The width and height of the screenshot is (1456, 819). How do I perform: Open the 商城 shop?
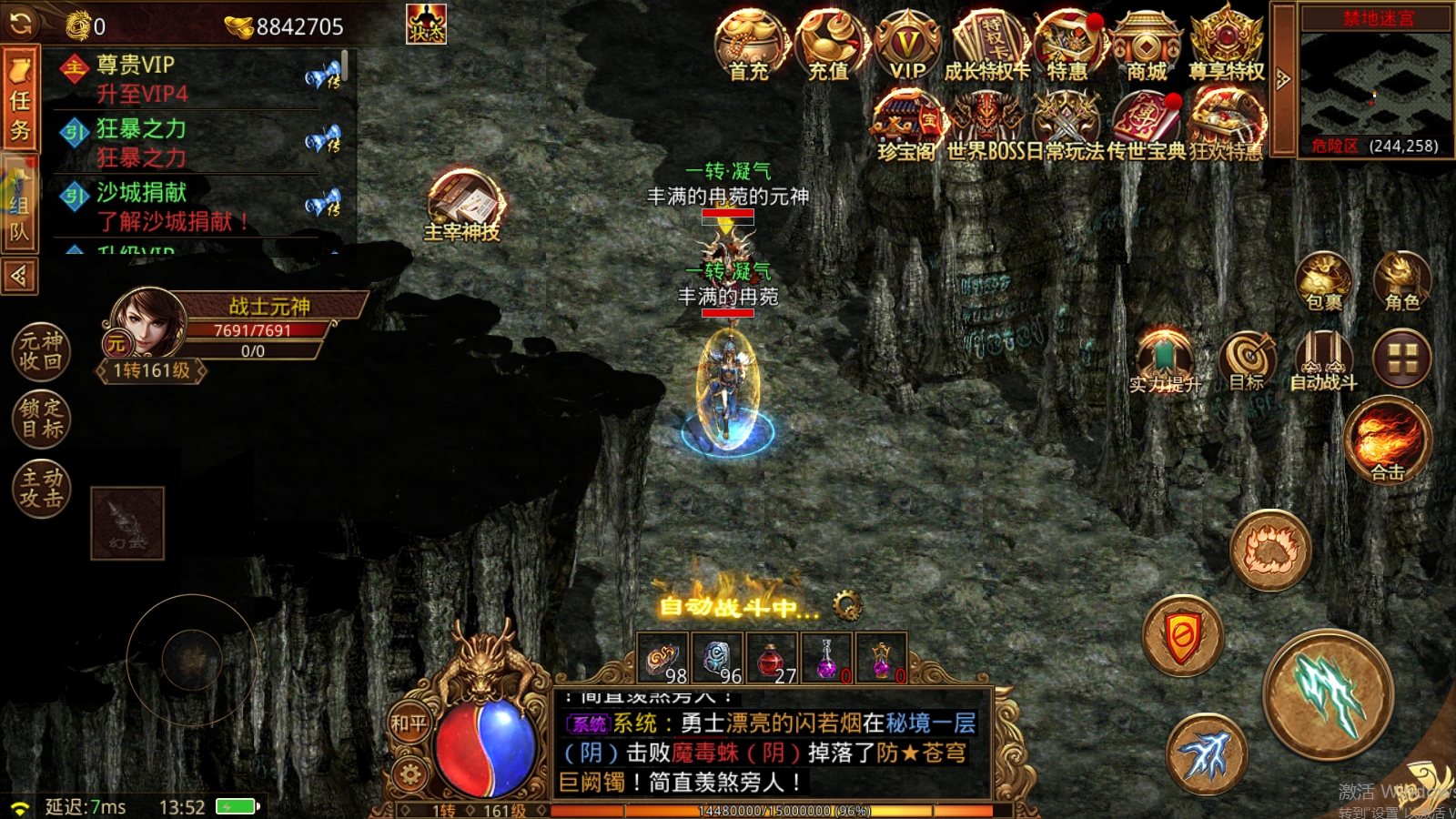[1147, 45]
